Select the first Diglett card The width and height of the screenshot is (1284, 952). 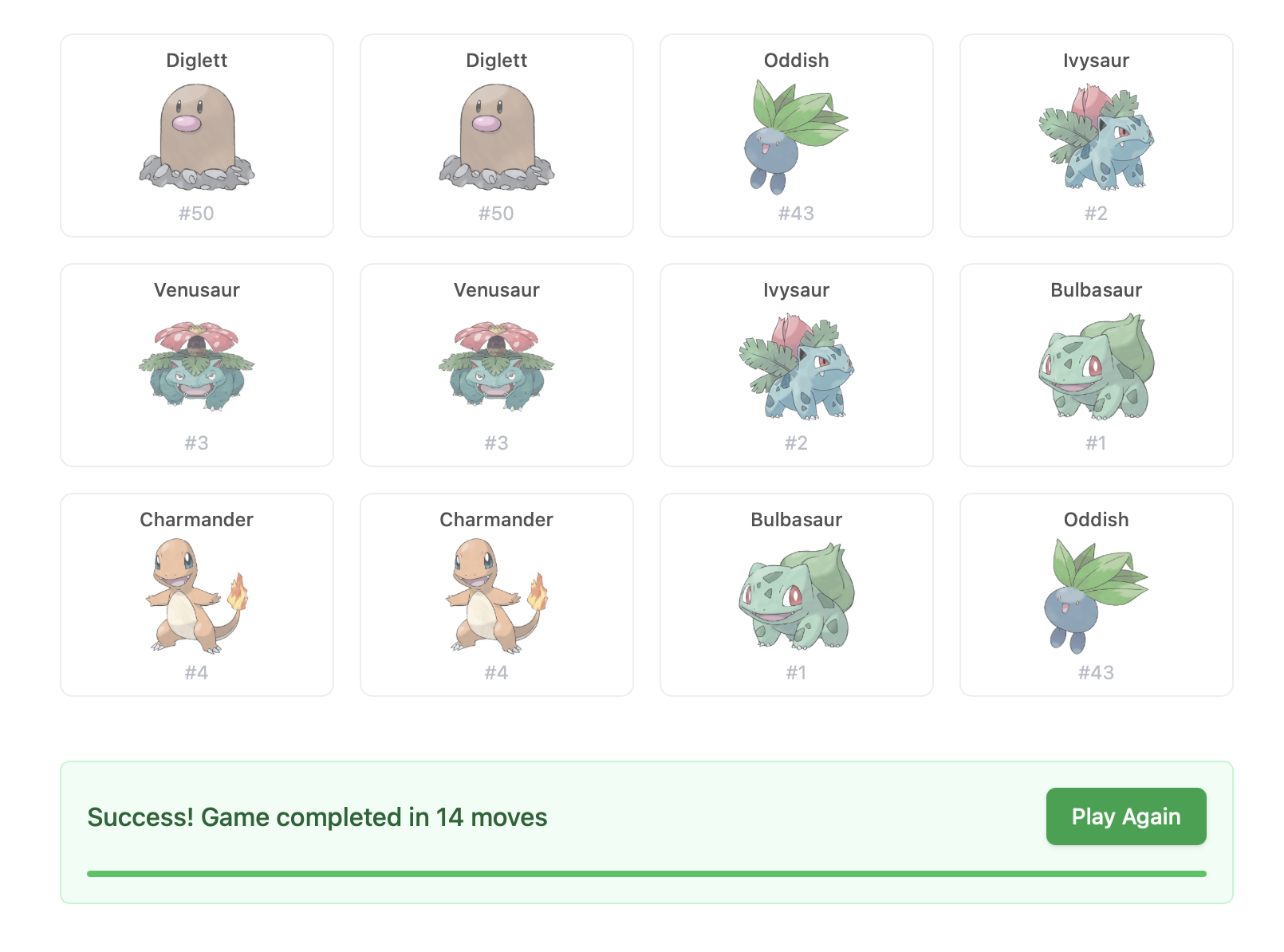pyautogui.click(x=196, y=134)
